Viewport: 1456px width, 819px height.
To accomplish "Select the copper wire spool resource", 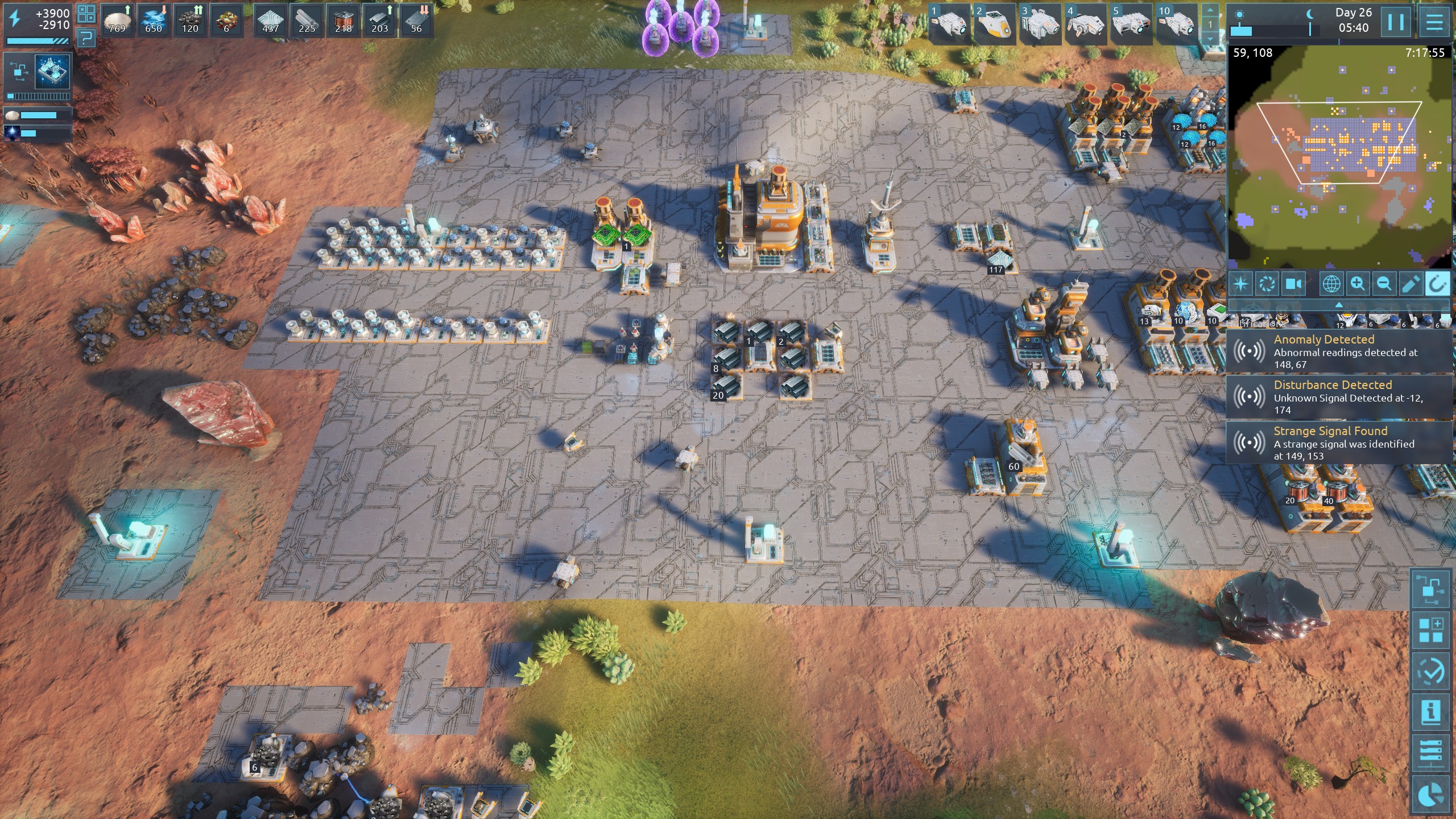I will click(343, 20).
